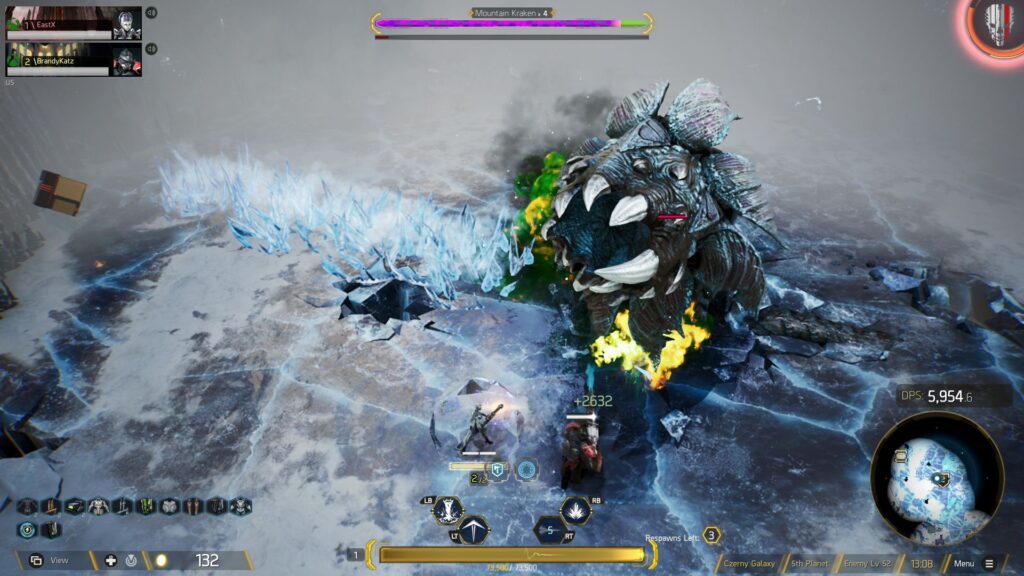Click the medal icon beside the plus

coord(132,560)
